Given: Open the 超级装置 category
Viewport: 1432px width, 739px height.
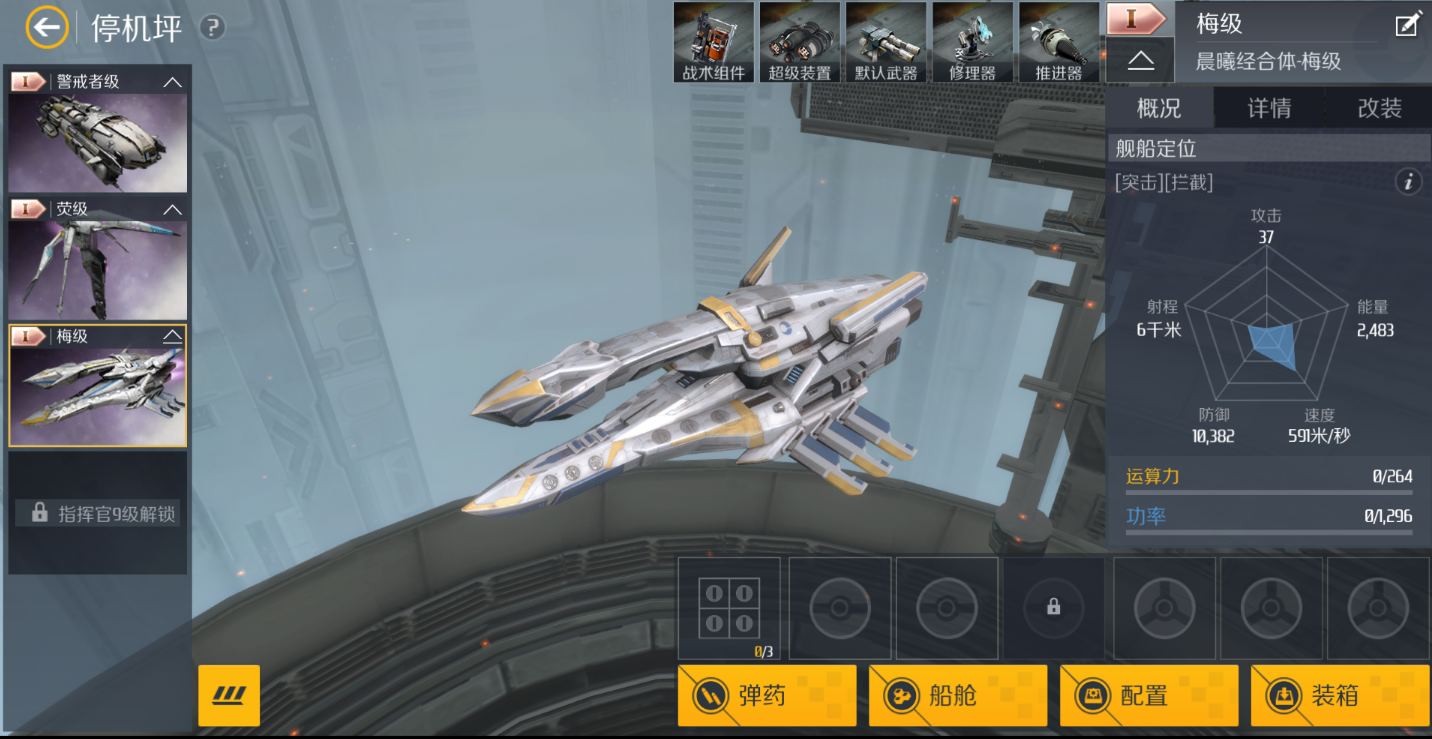Looking at the screenshot, I should click(800, 42).
